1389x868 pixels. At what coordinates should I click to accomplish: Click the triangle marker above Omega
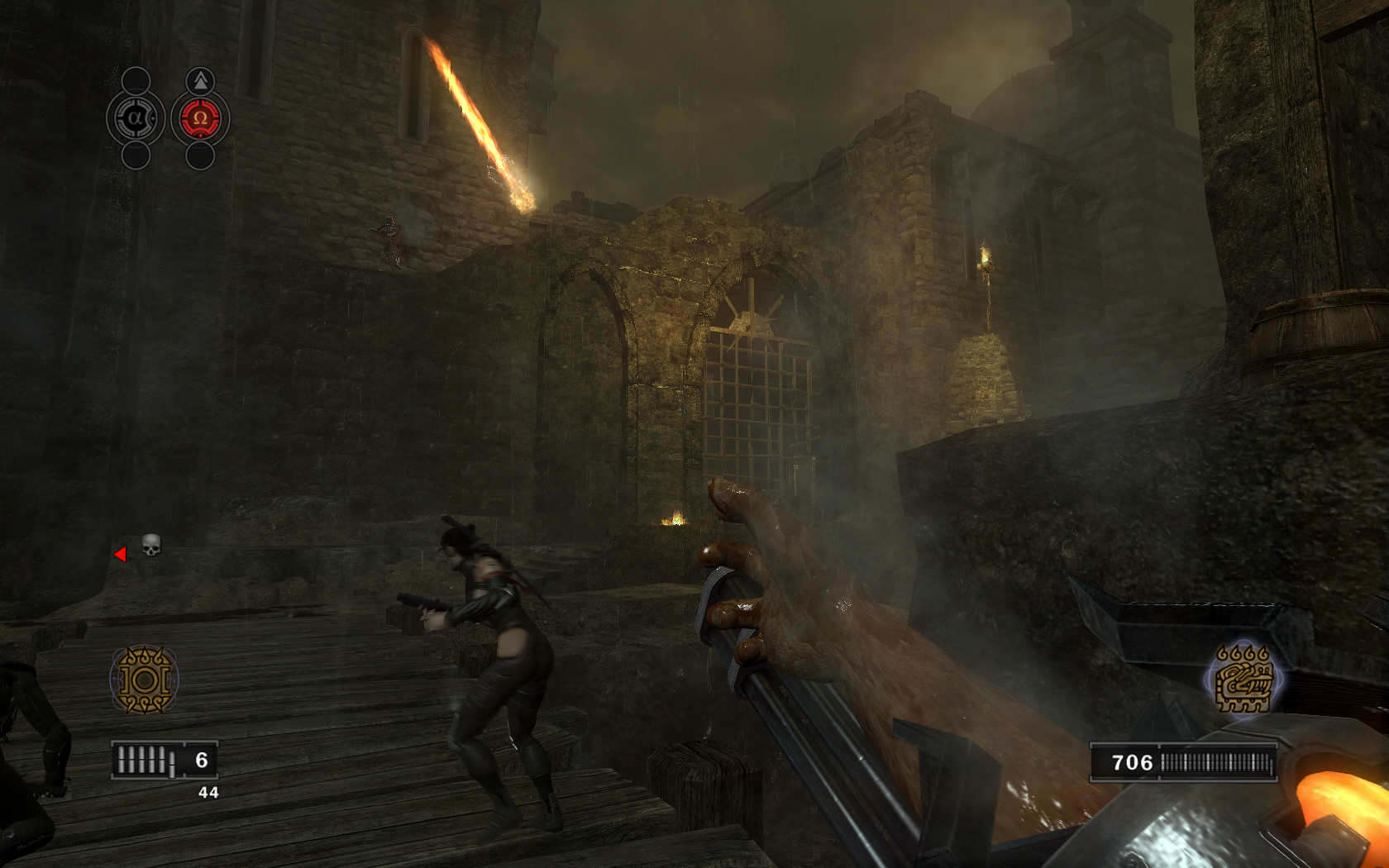200,80
